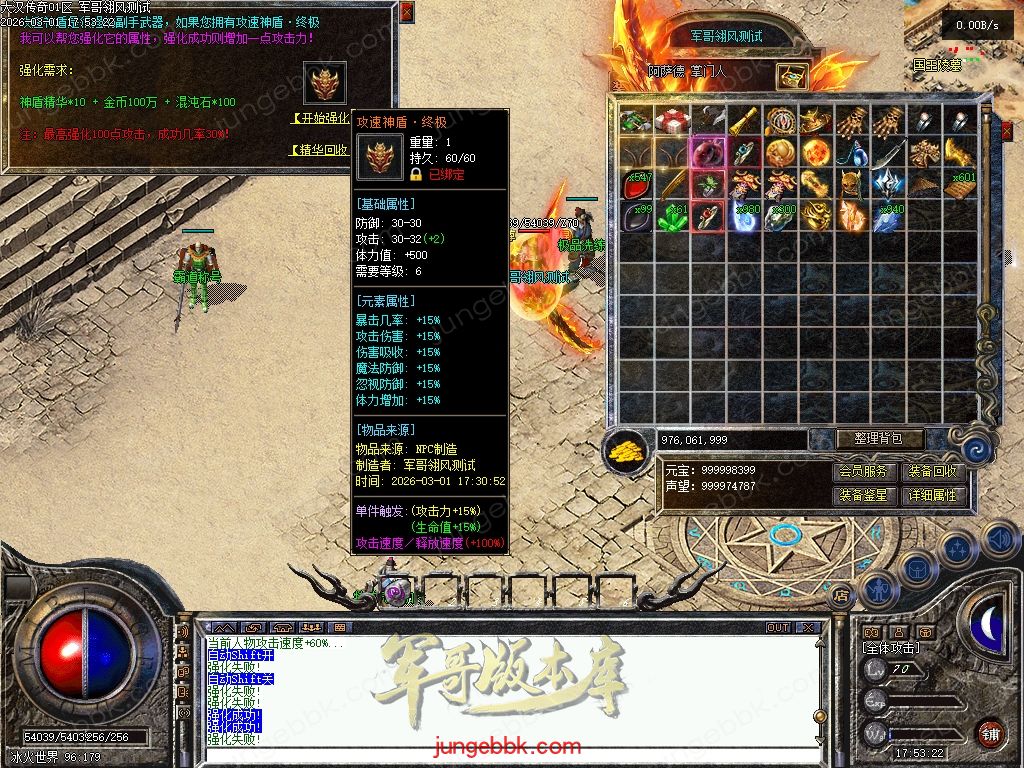Open the character equipment round button
Screen dimensions: 1024x768
click(x=880, y=590)
